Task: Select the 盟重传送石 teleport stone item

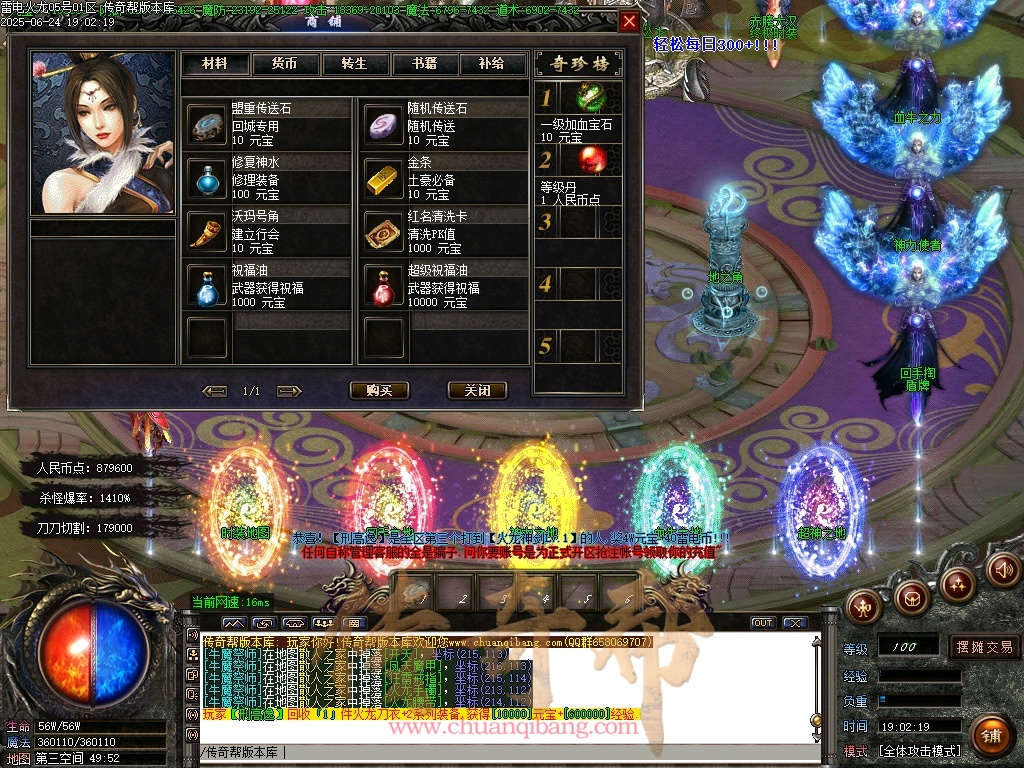Action: [x=208, y=124]
